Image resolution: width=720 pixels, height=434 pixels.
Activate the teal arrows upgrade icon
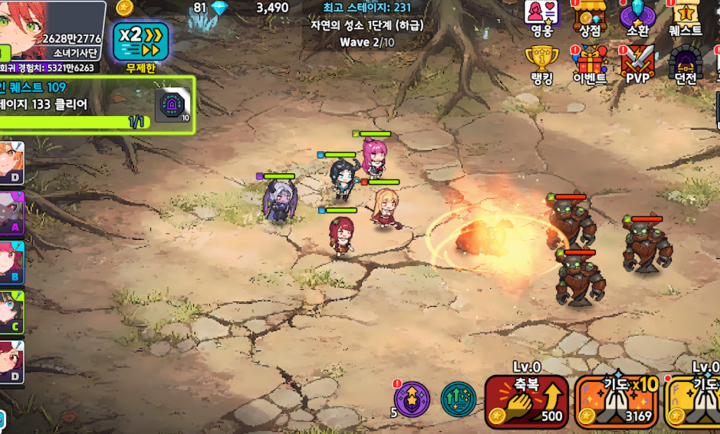click(458, 399)
